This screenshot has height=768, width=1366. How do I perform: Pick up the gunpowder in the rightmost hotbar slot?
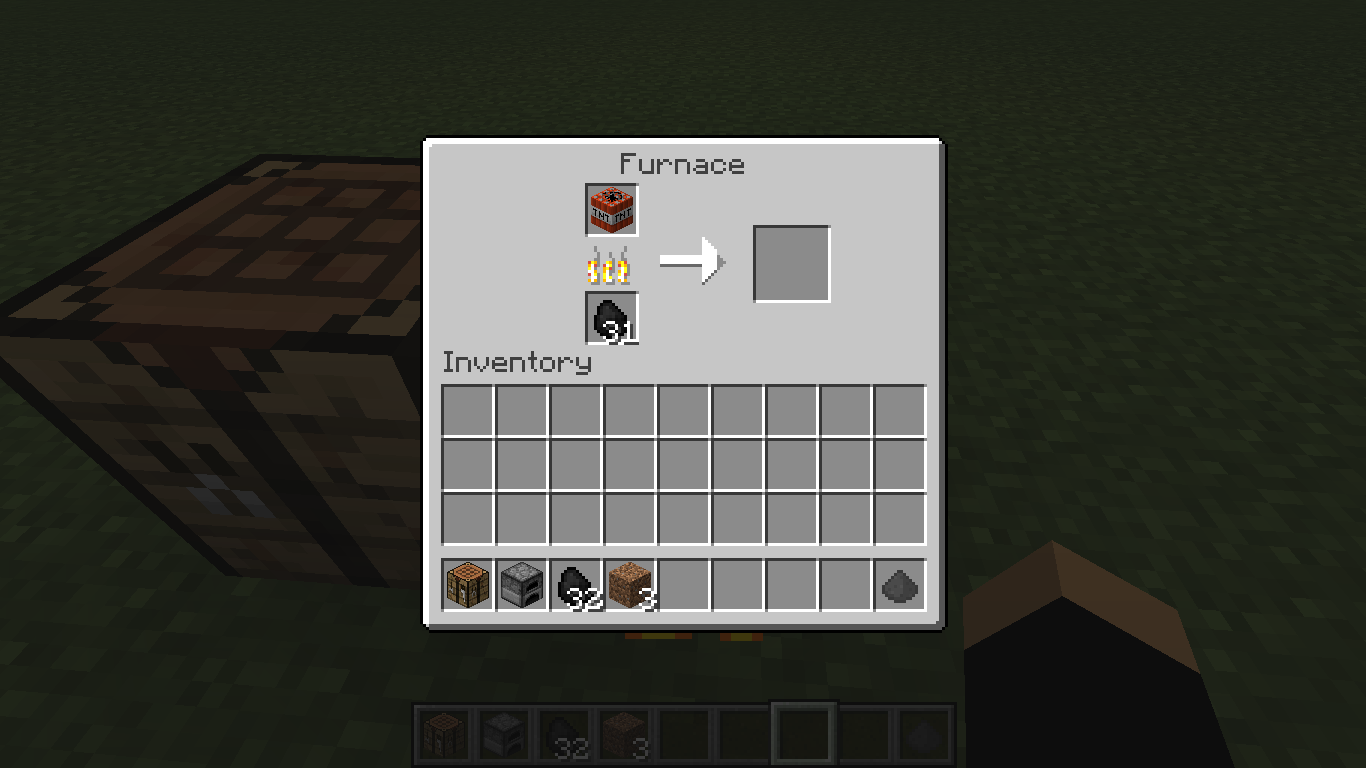click(x=900, y=585)
